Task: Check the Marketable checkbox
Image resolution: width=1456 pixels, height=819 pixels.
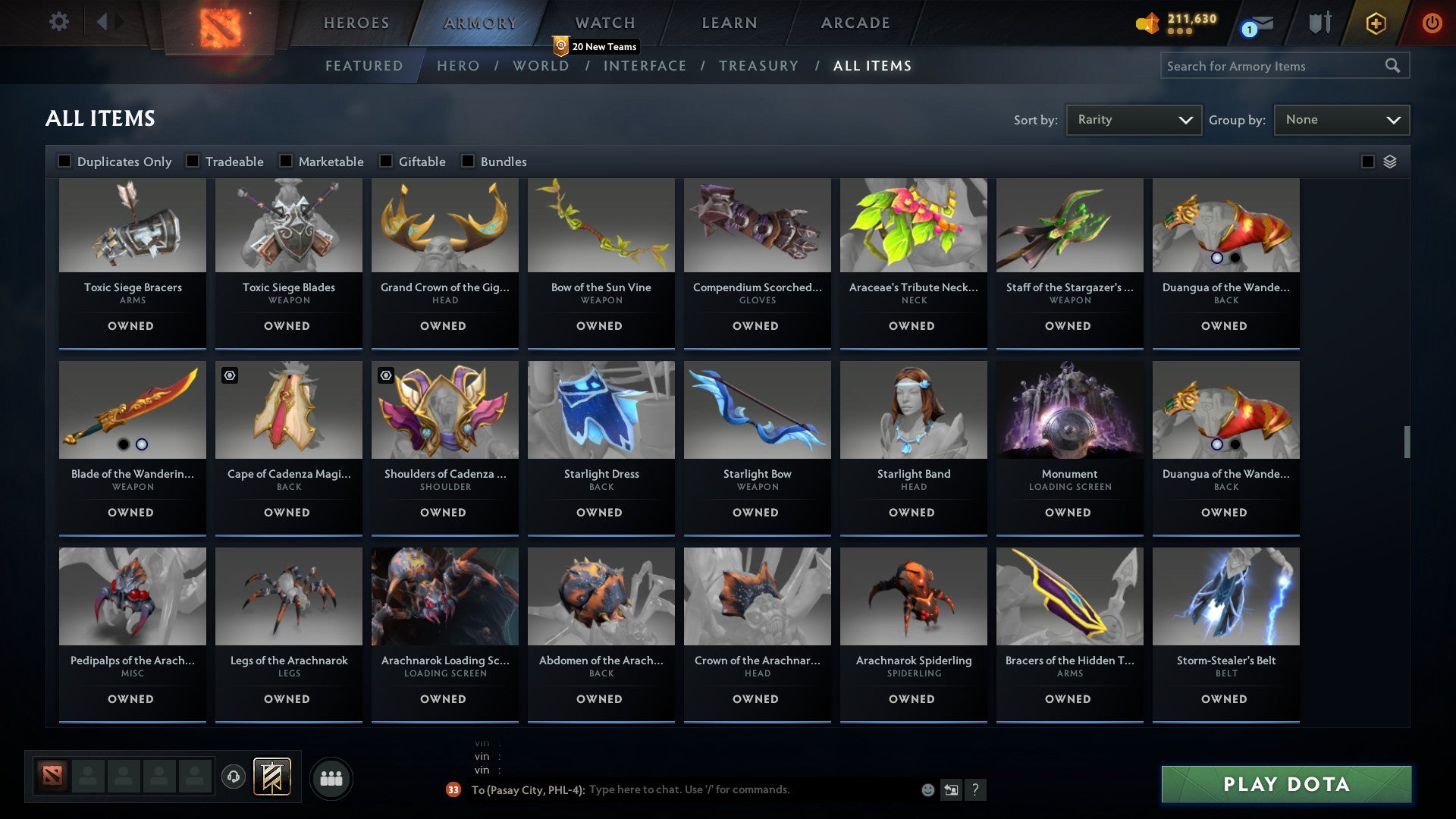Action: click(285, 161)
